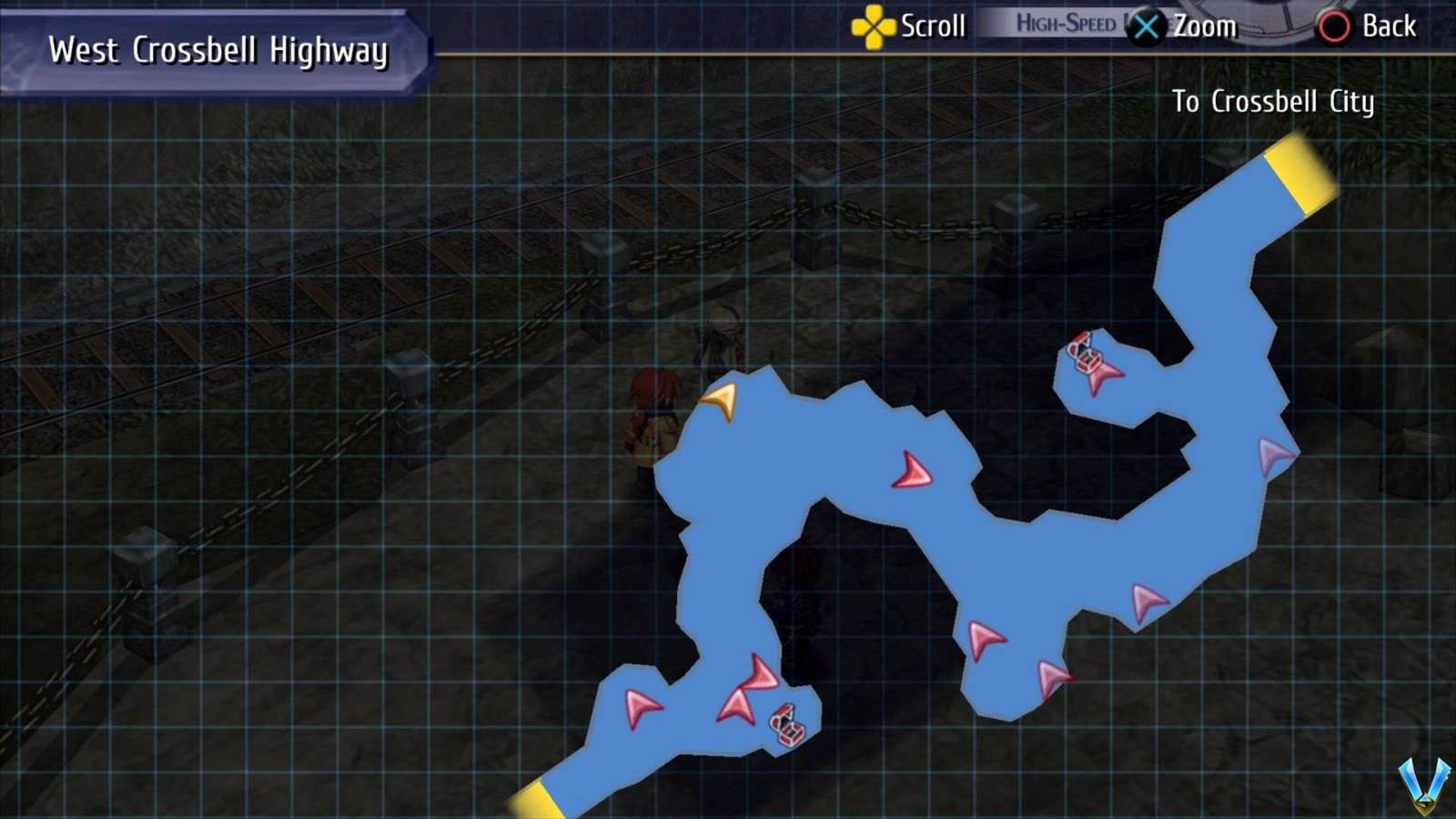1456x819 pixels.
Task: Click the West Crossbell Highway title banner
Action: coord(217,49)
